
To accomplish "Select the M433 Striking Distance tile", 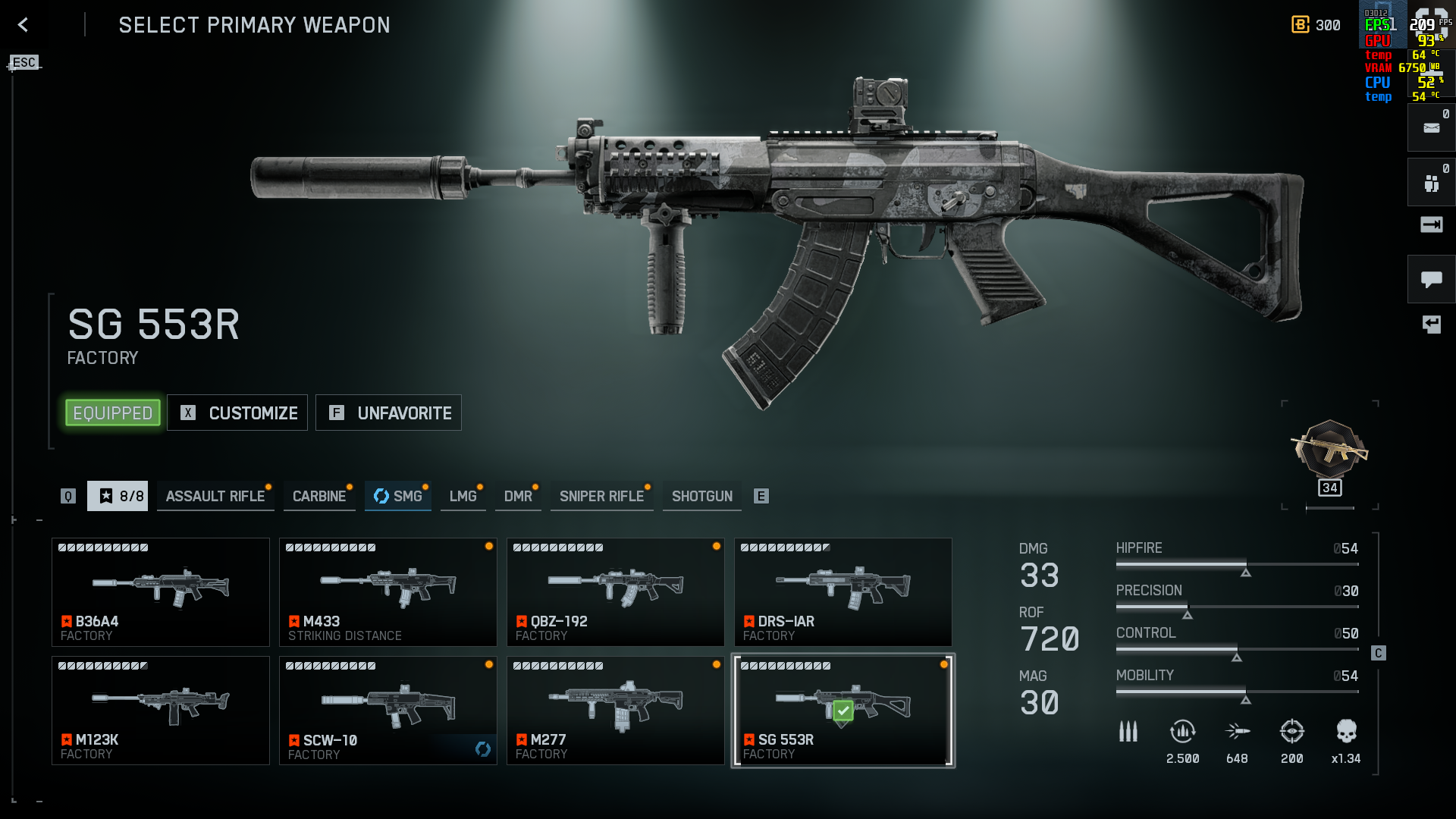I will point(388,592).
